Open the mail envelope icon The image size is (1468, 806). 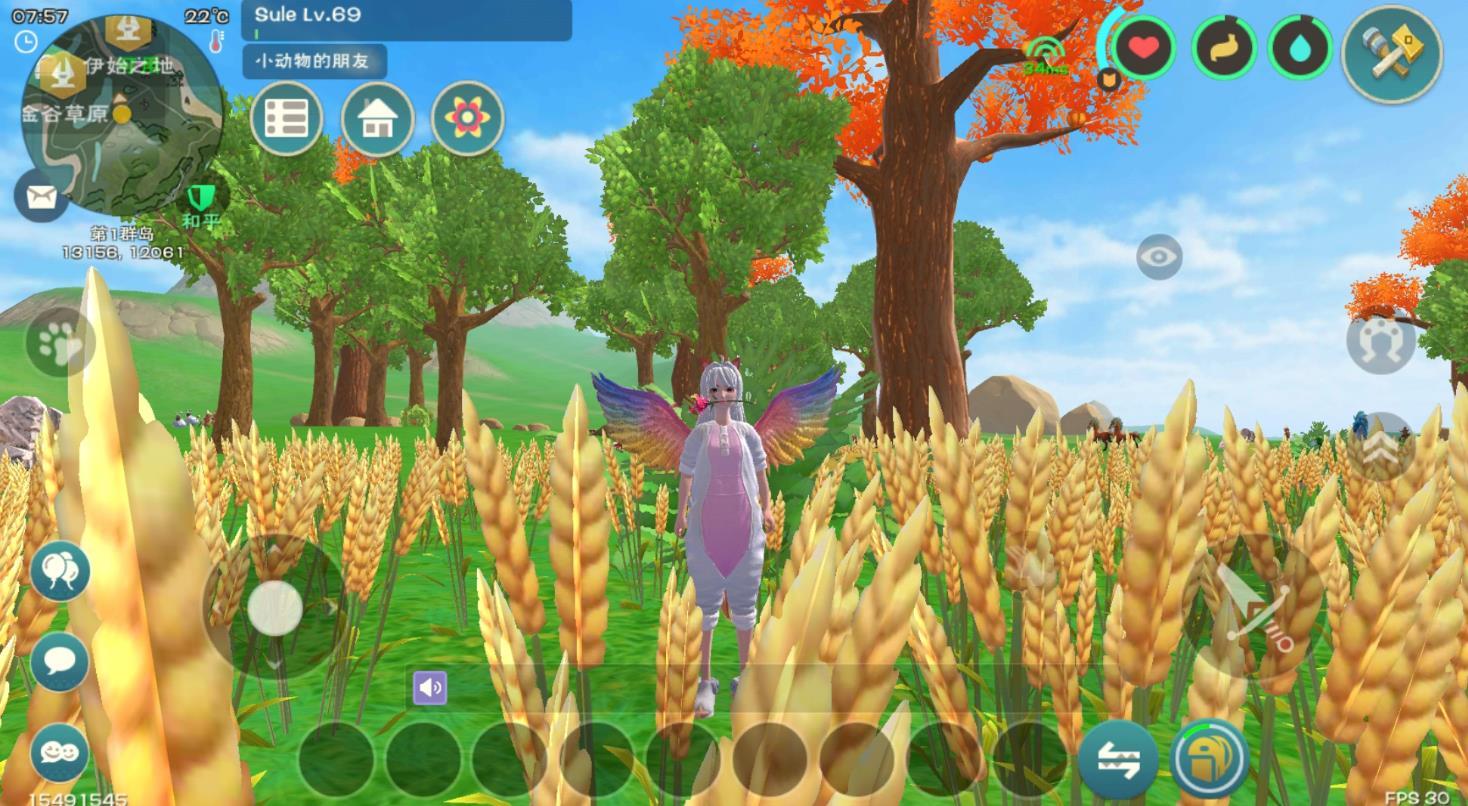(41, 197)
